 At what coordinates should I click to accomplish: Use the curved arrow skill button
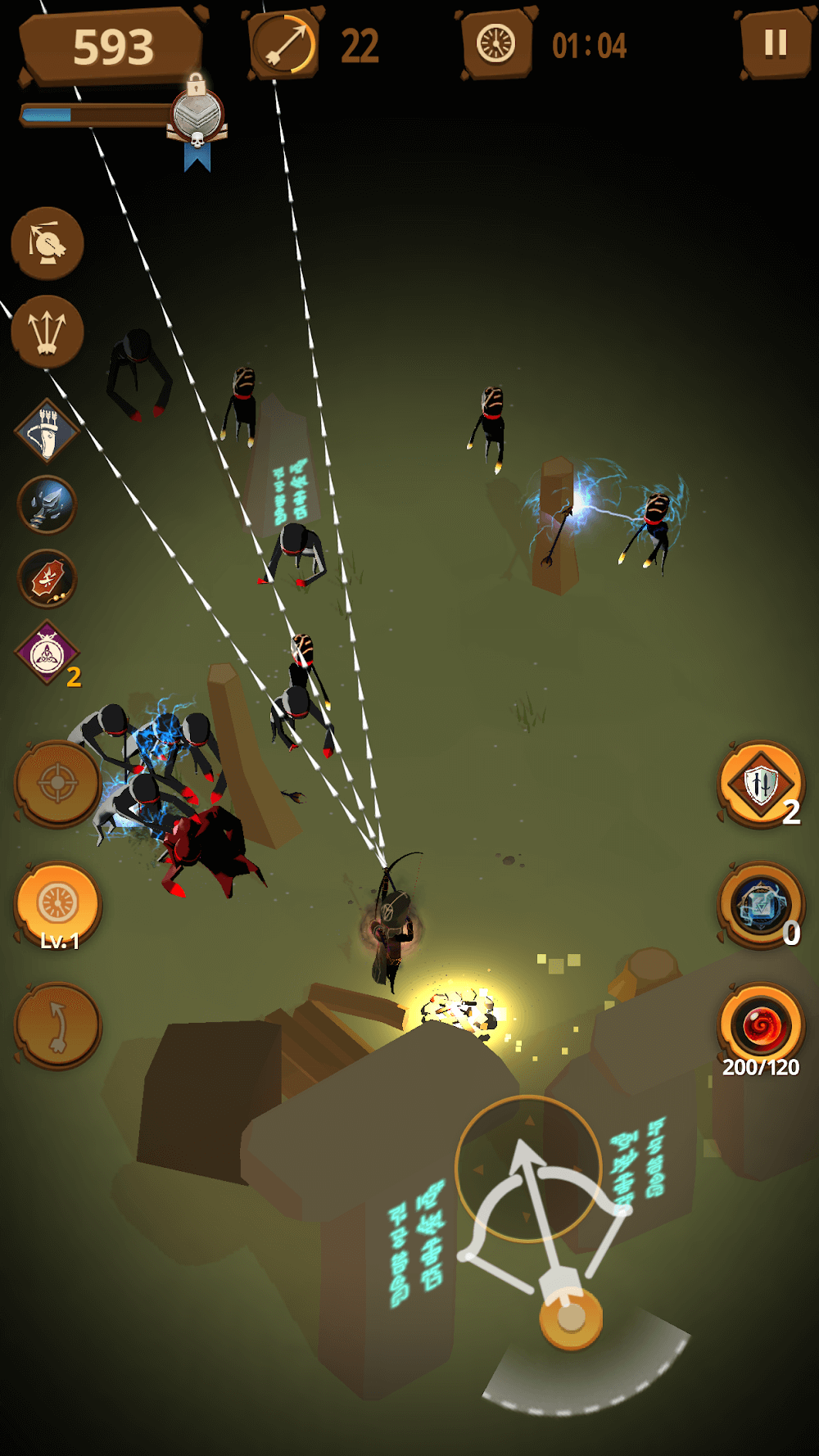pyautogui.click(x=57, y=1026)
